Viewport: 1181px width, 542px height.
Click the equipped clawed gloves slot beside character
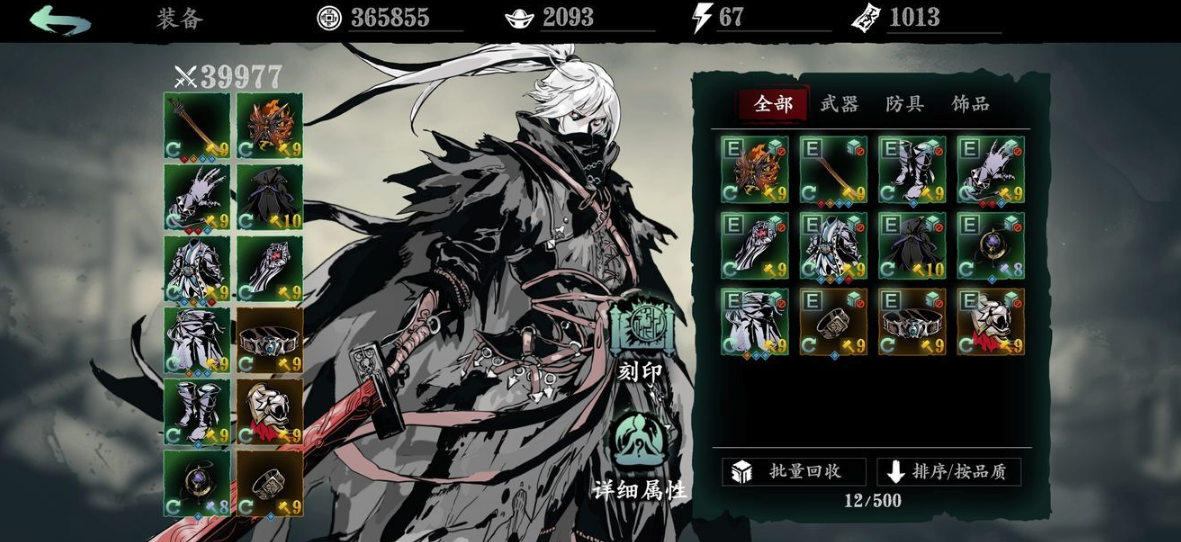click(x=197, y=197)
